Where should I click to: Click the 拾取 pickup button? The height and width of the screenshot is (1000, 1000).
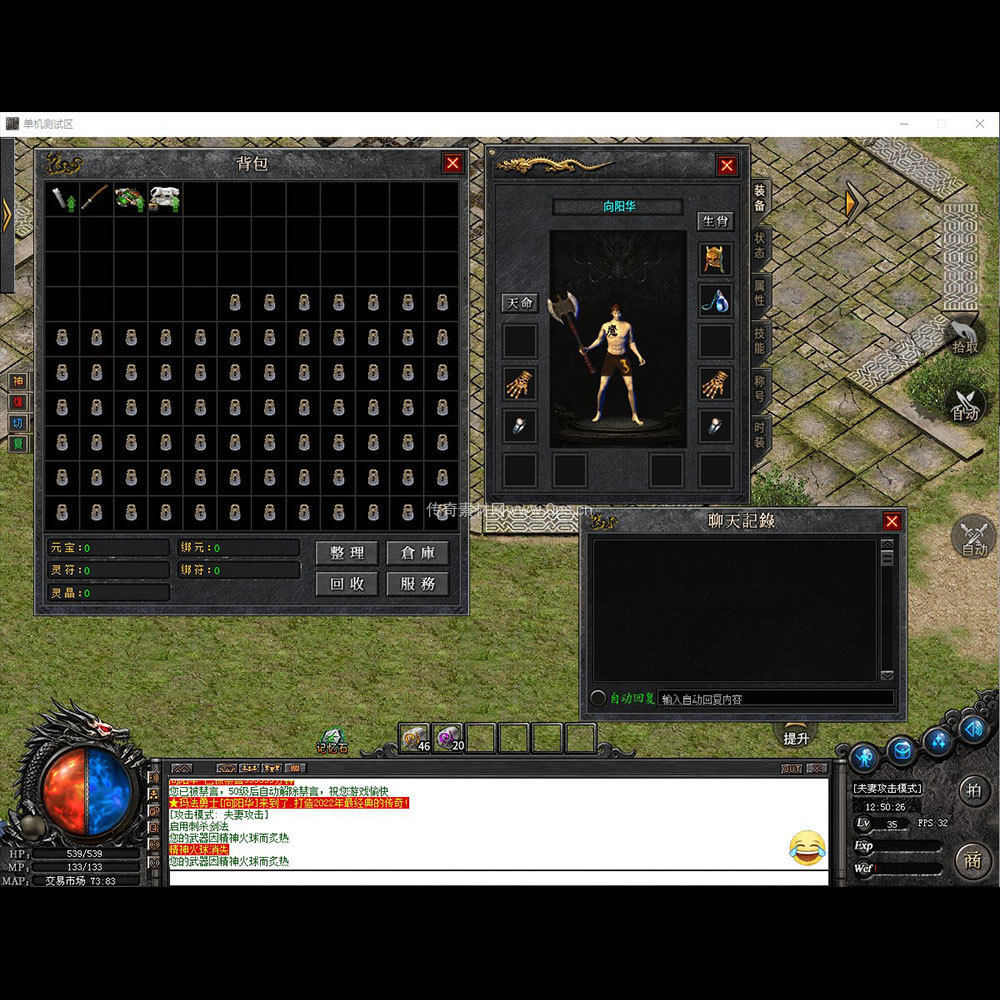965,338
